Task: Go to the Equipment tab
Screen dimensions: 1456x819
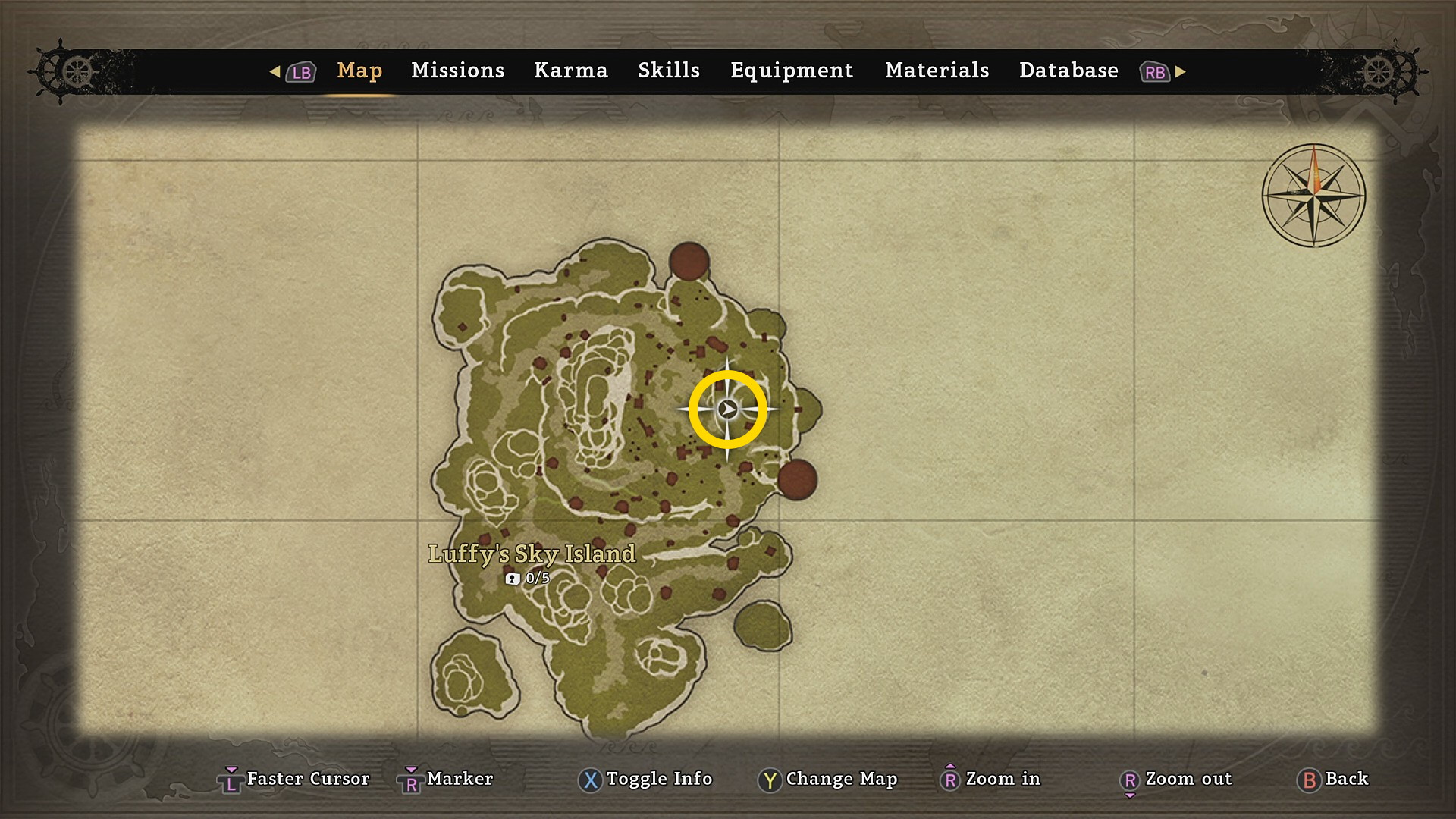Action: (791, 71)
